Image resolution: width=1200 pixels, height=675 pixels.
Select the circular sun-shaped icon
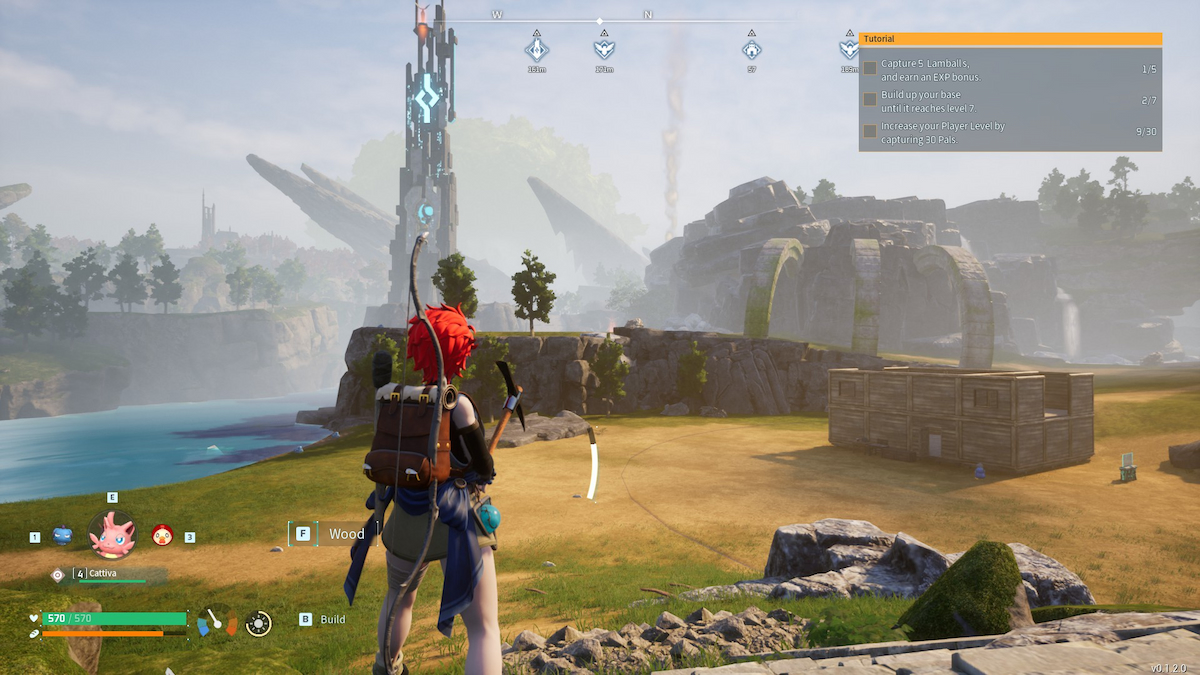coord(258,623)
